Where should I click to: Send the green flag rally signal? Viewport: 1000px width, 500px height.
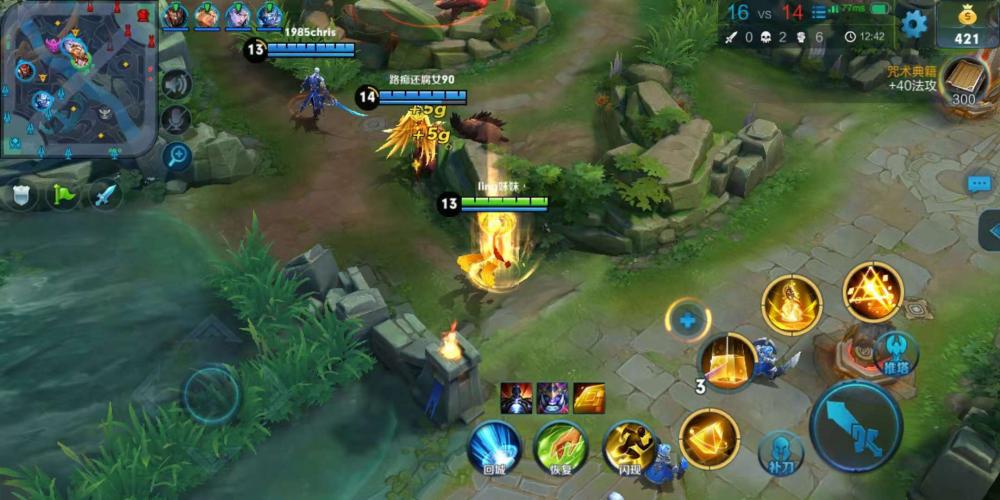click(63, 194)
